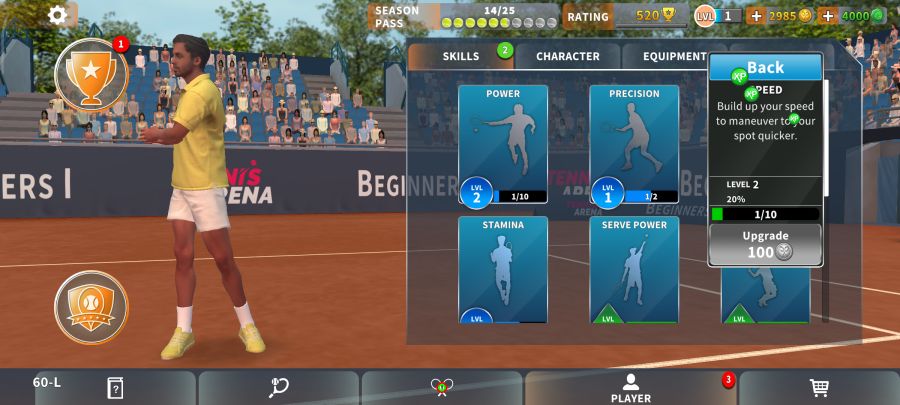Image resolution: width=900 pixels, height=405 pixels.
Task: Switch to the Character tab
Action: point(567,56)
